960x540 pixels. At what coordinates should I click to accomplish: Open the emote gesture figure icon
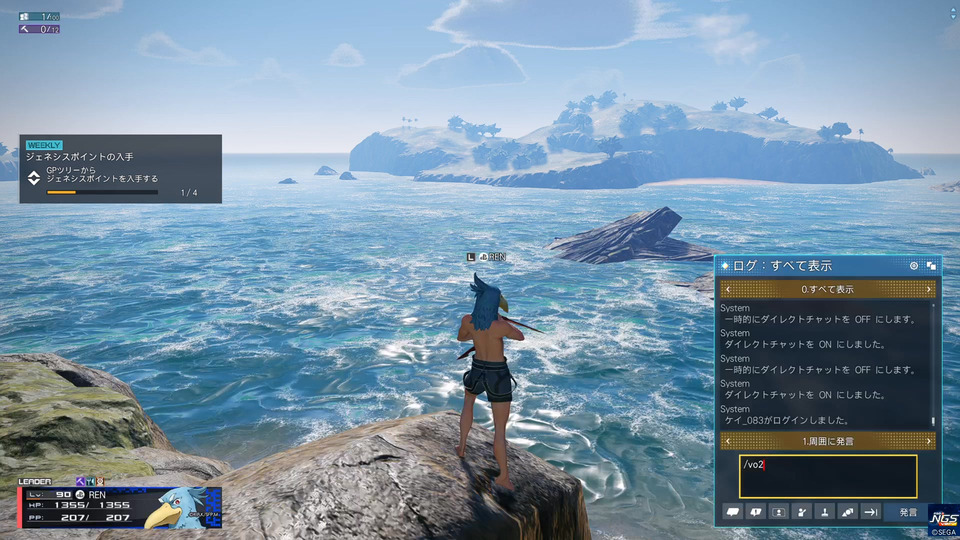point(801,512)
